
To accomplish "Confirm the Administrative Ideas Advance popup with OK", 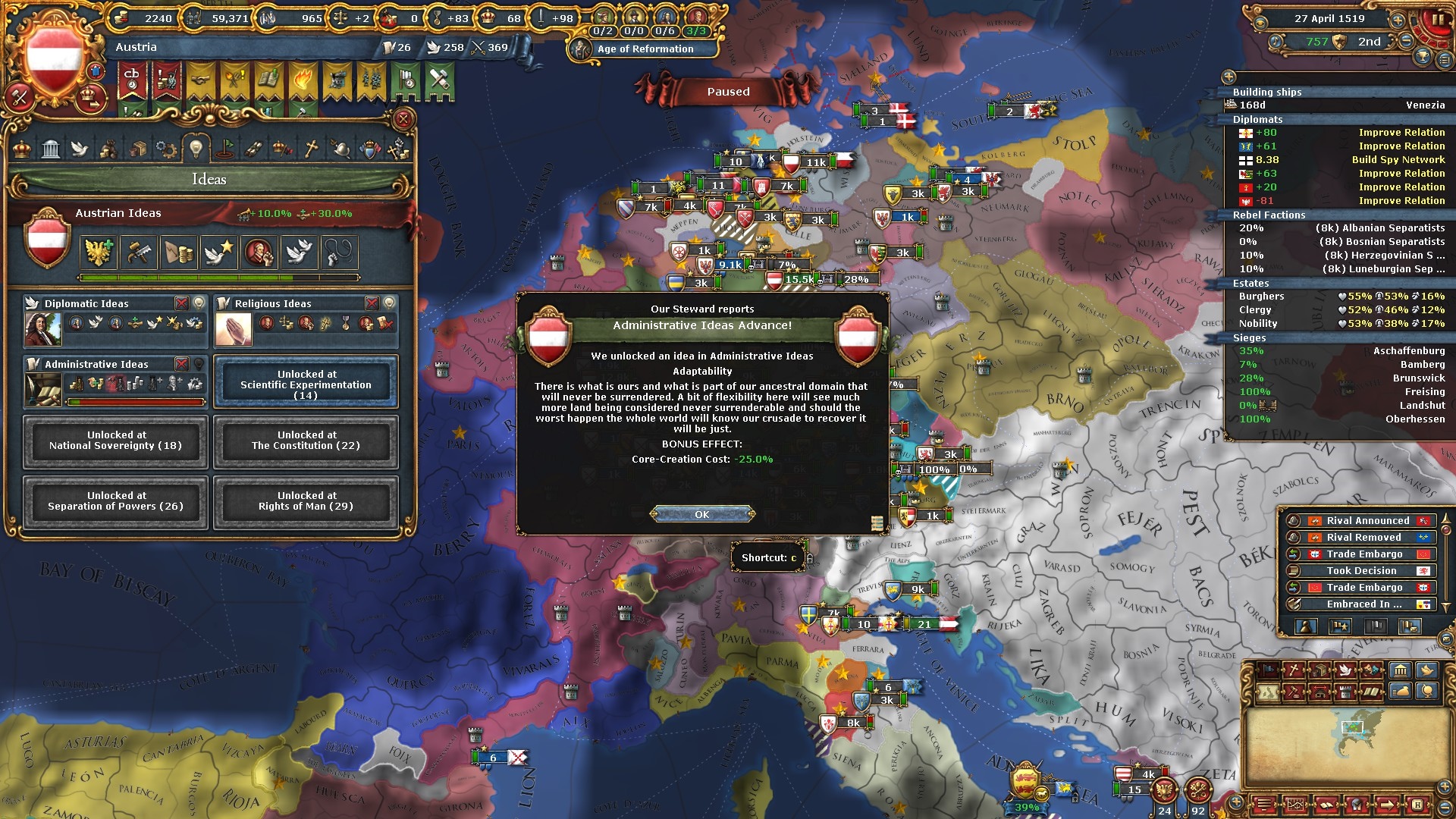I will [x=702, y=514].
